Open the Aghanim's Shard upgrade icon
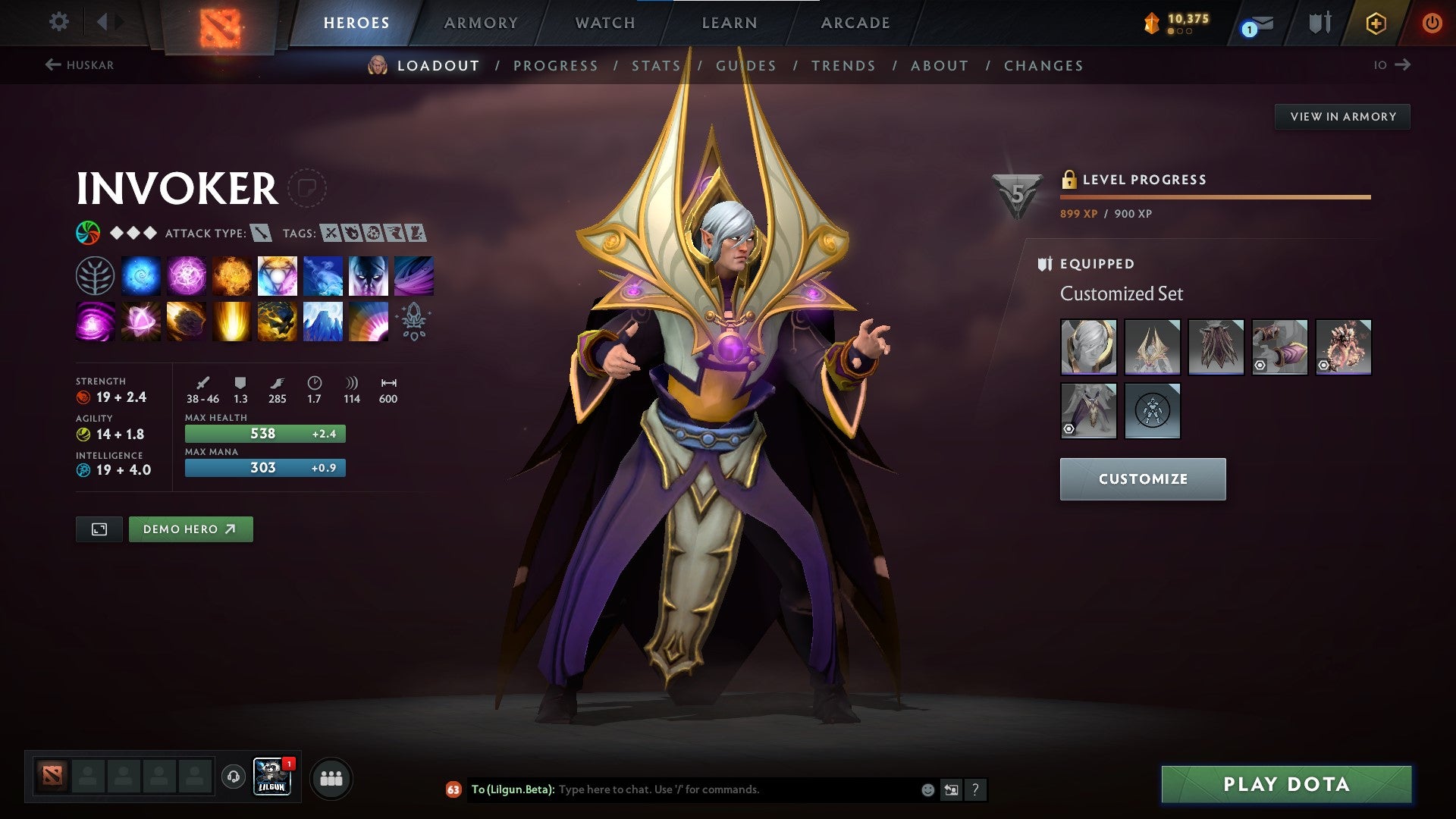Image resolution: width=1456 pixels, height=819 pixels. point(413,321)
